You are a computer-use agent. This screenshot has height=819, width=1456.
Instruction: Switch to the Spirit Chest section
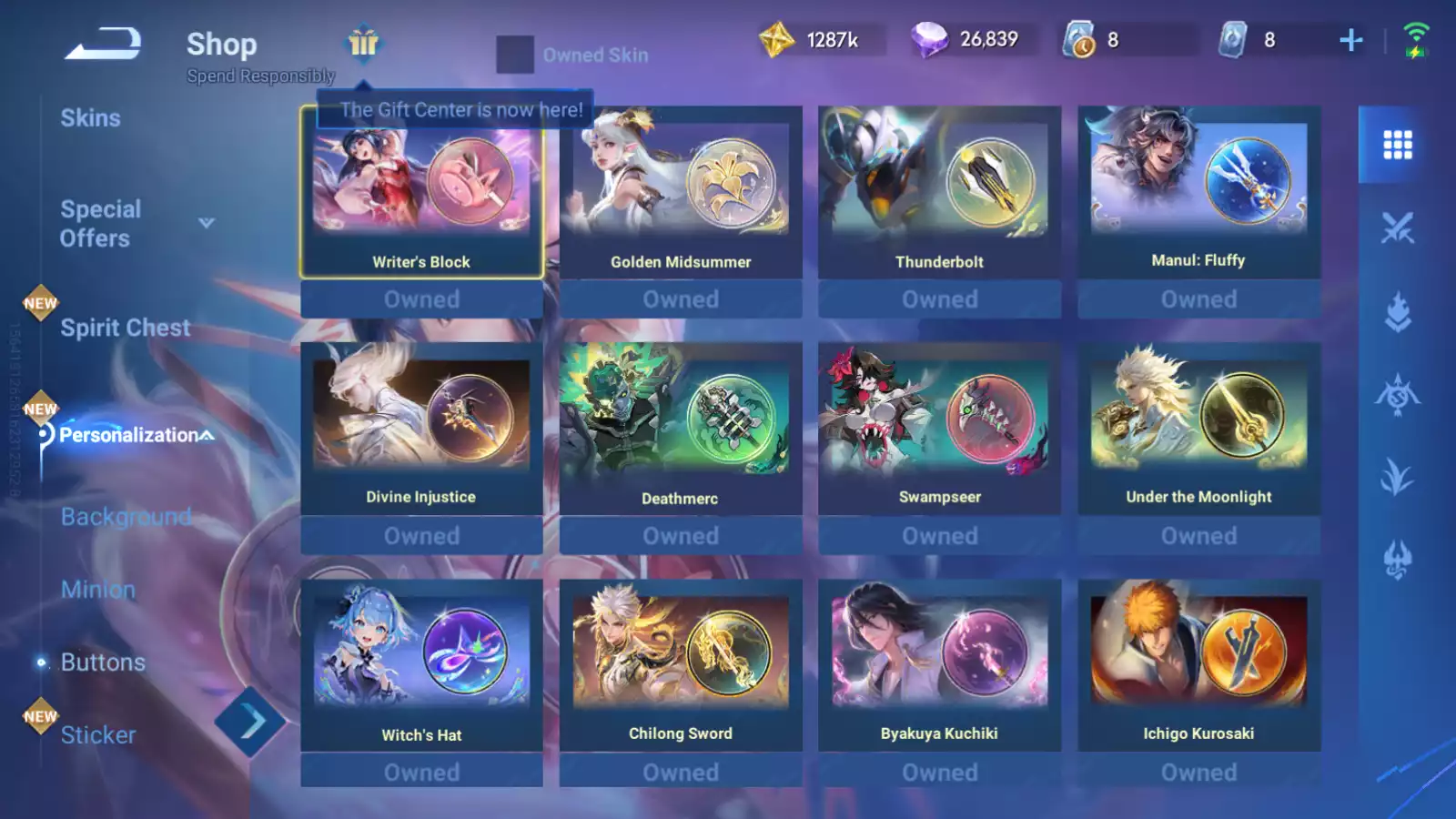(125, 328)
